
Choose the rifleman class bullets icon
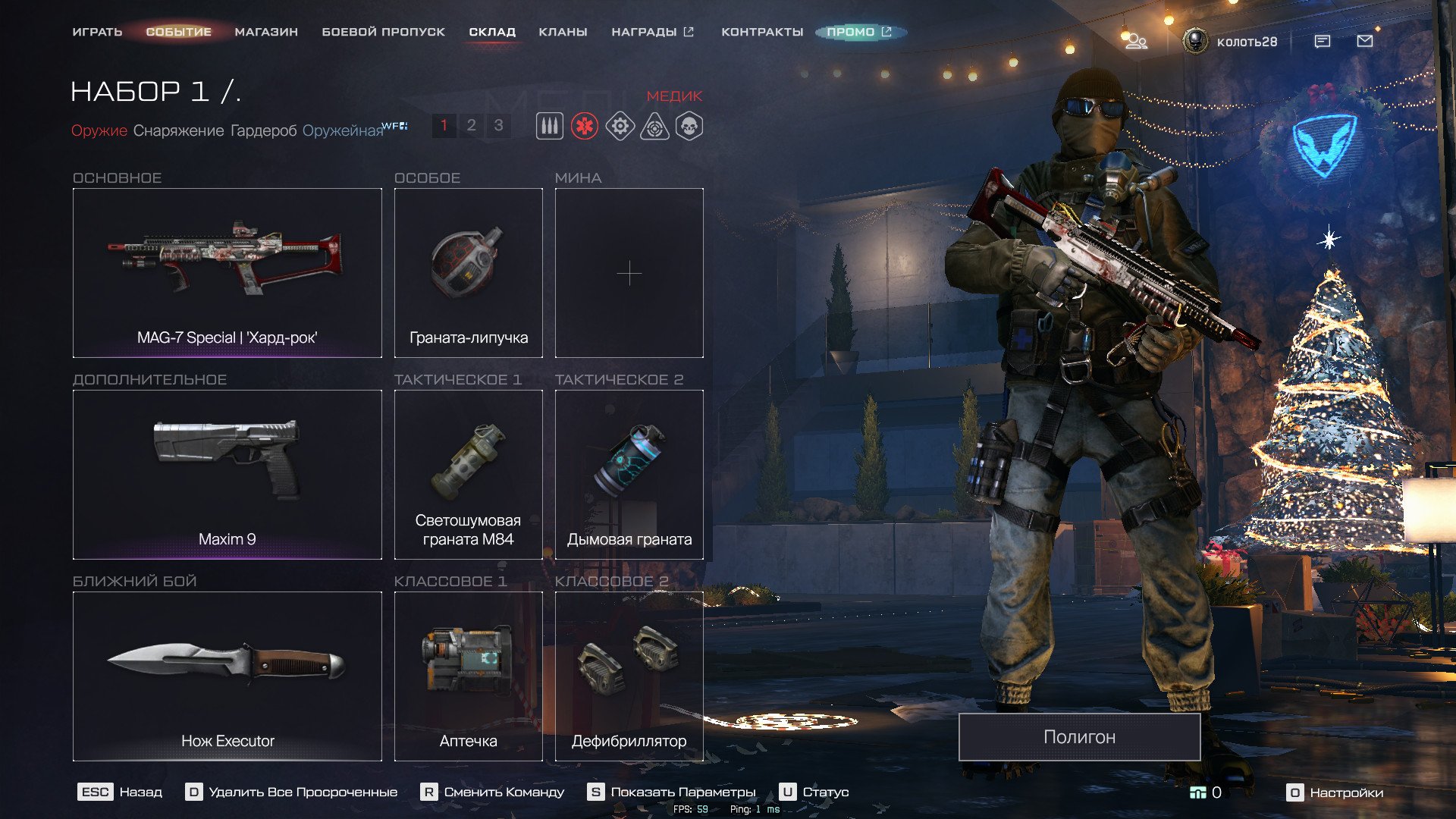click(x=550, y=126)
